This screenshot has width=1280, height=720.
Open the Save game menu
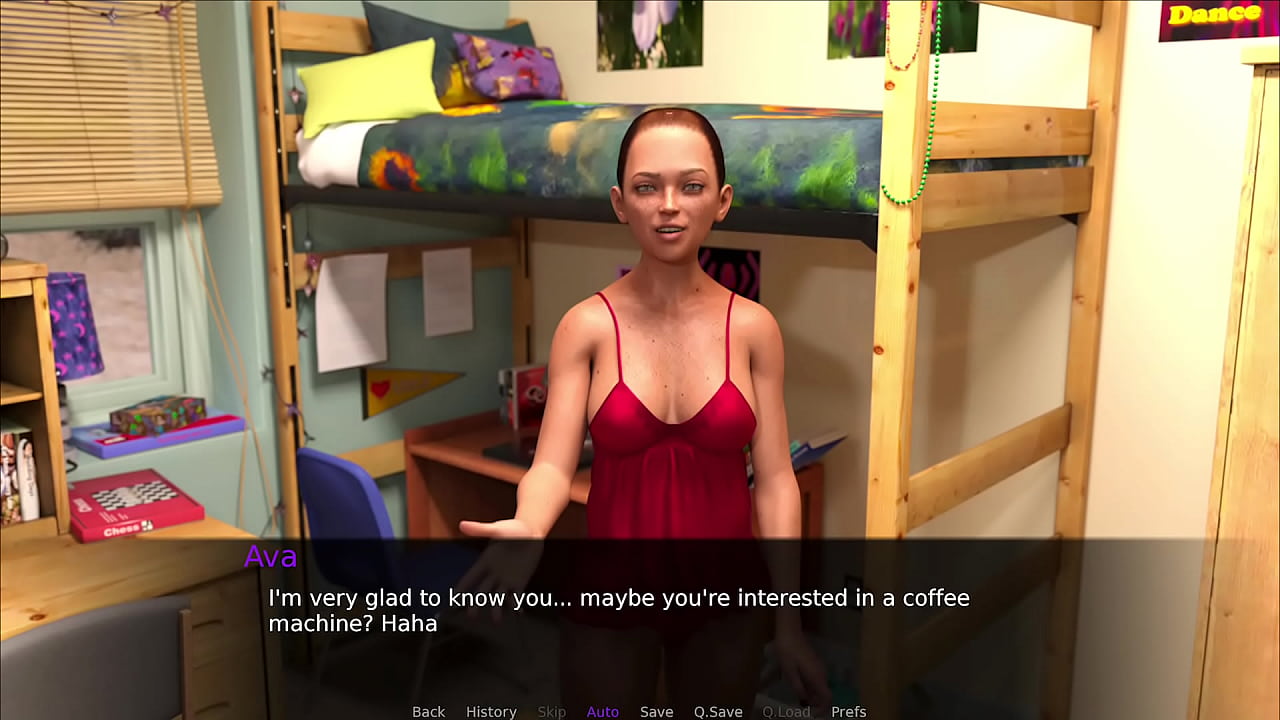(656, 711)
